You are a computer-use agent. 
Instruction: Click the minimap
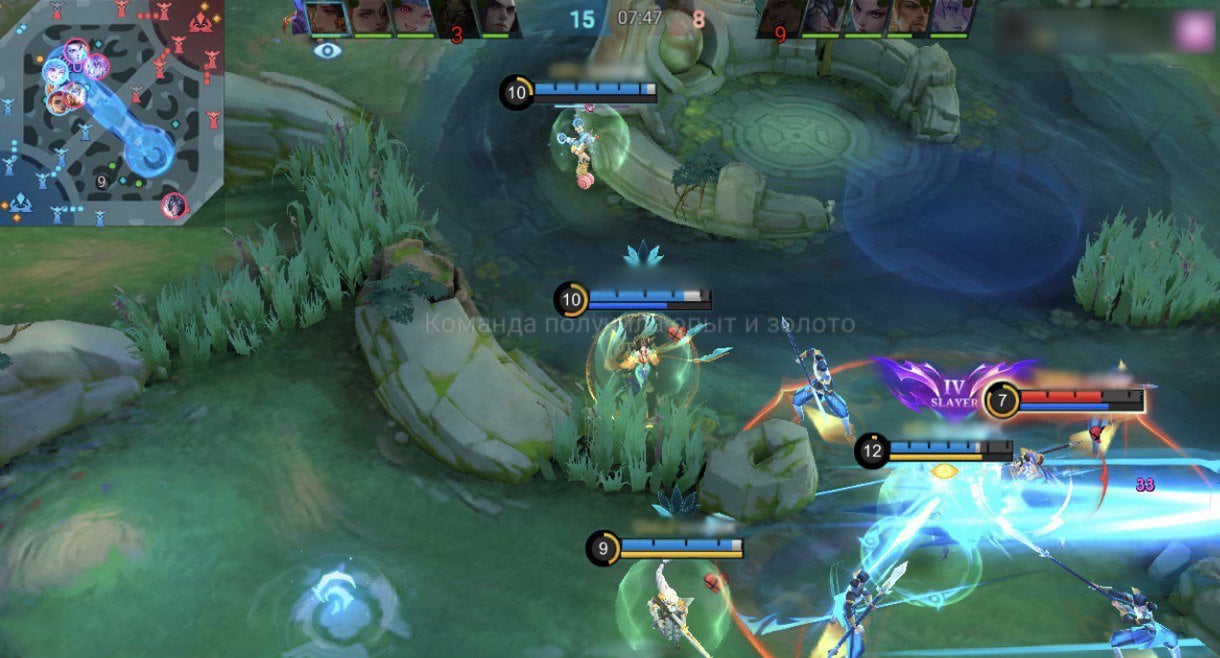112,112
